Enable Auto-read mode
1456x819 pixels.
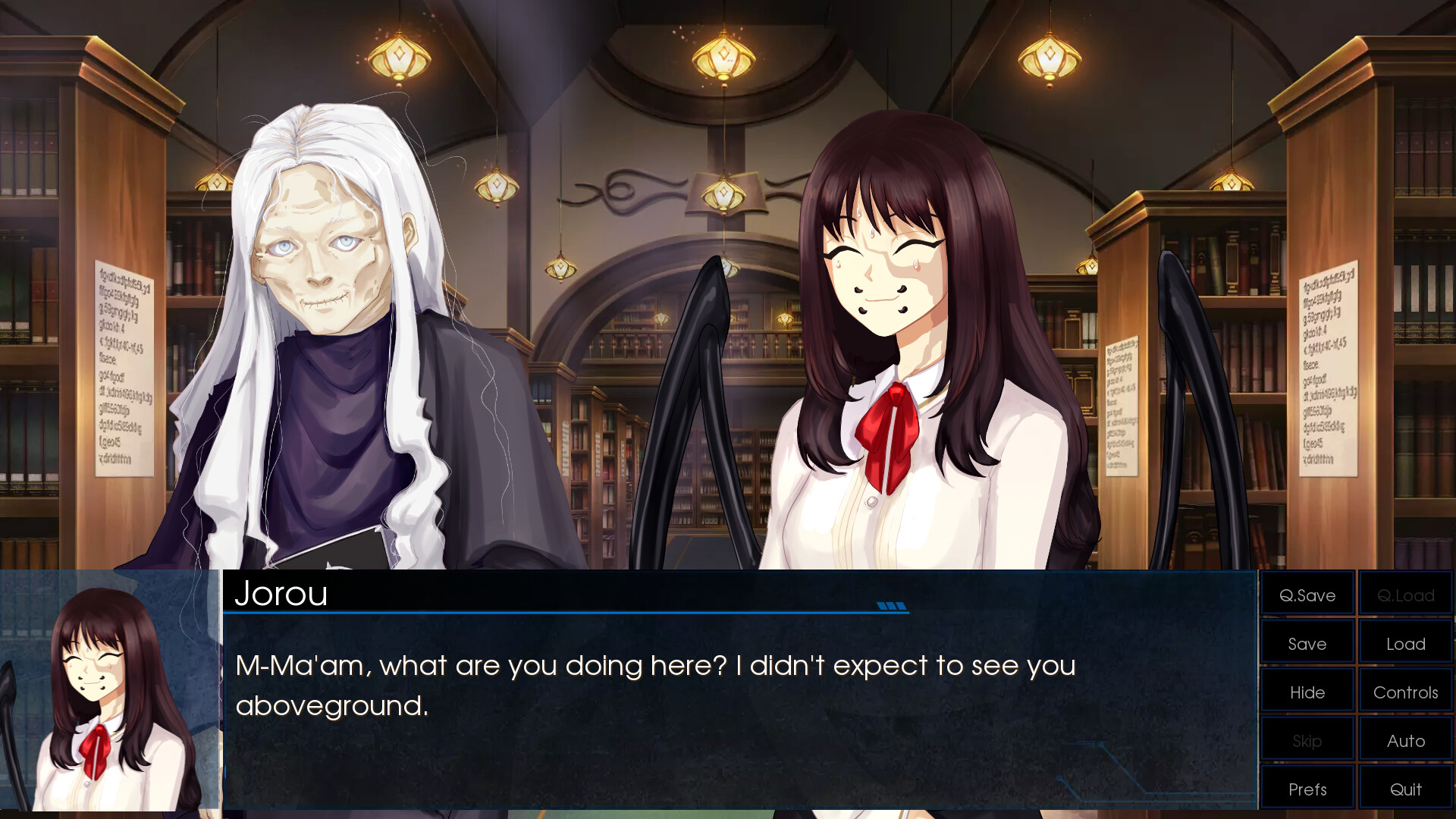pos(1404,739)
